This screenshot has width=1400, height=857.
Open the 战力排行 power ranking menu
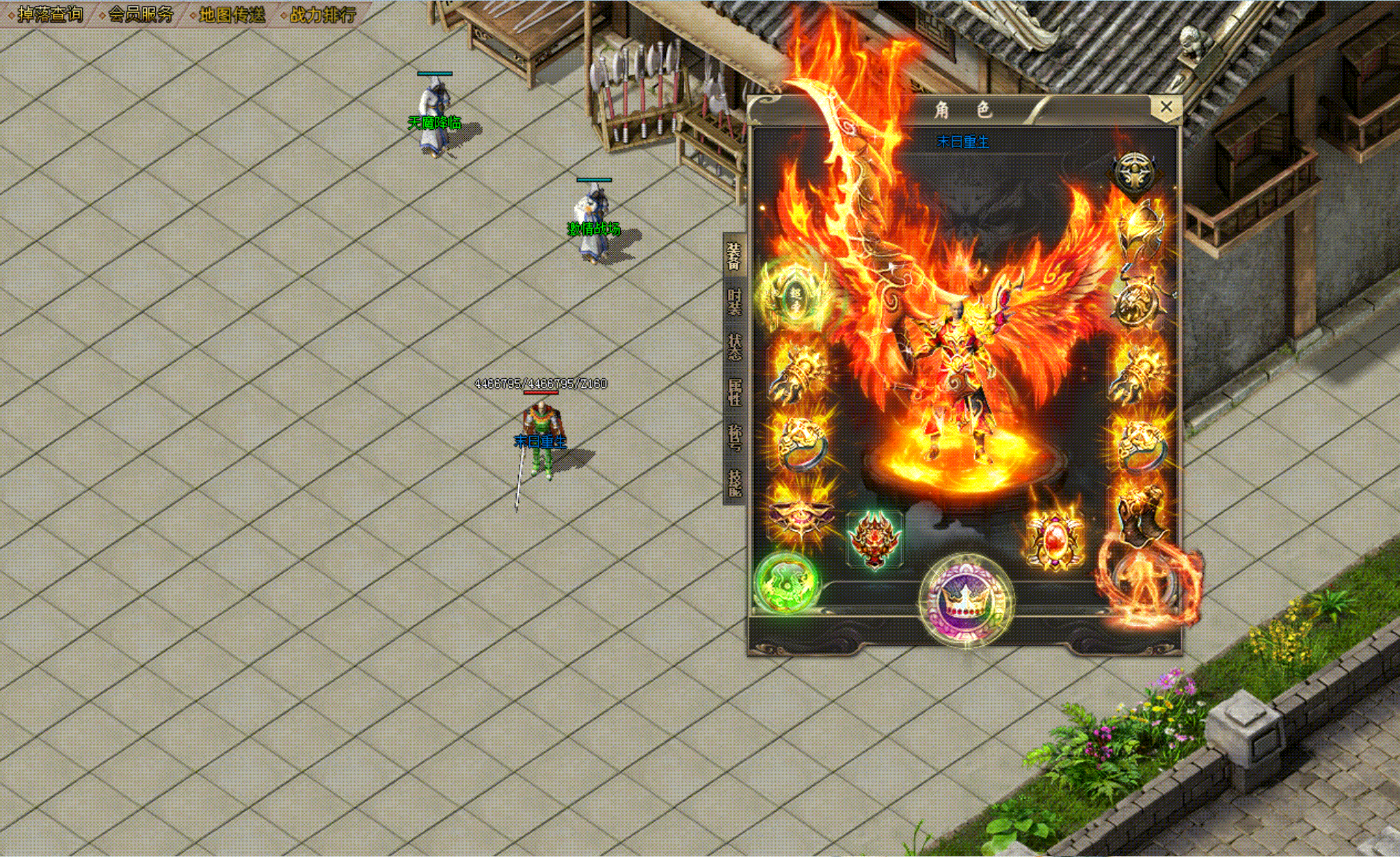322,14
